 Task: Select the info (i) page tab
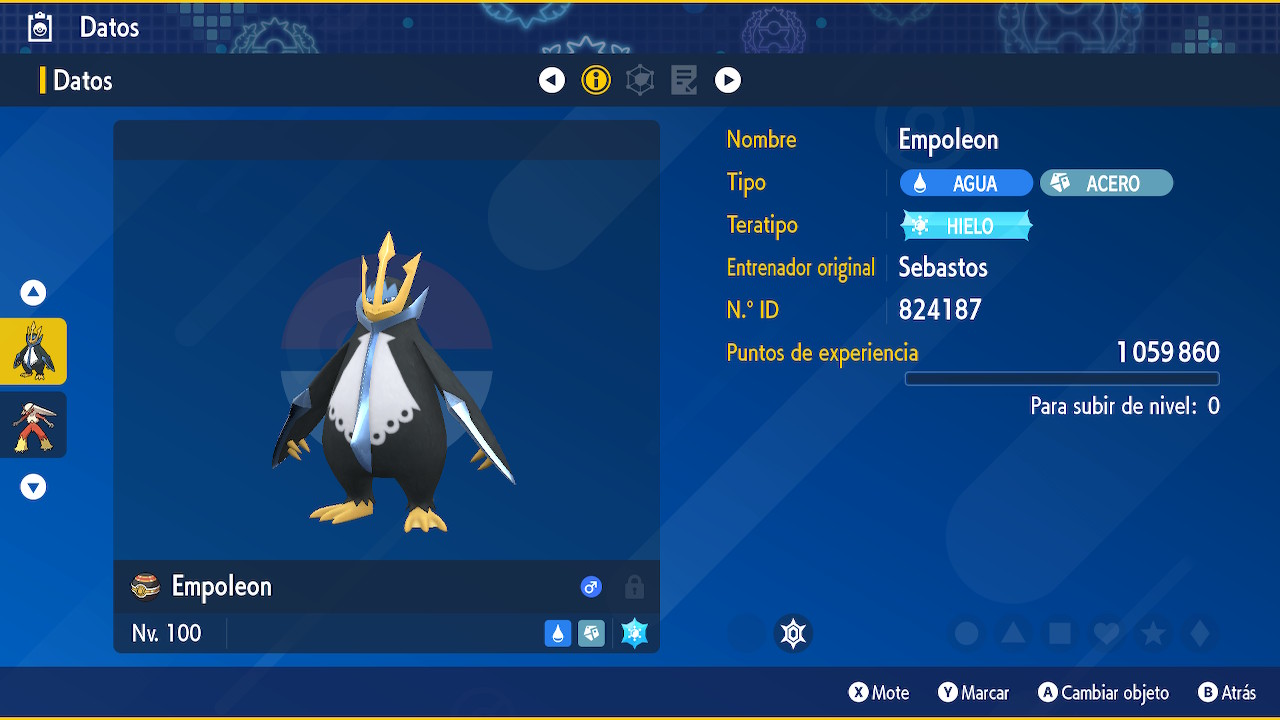pos(596,80)
